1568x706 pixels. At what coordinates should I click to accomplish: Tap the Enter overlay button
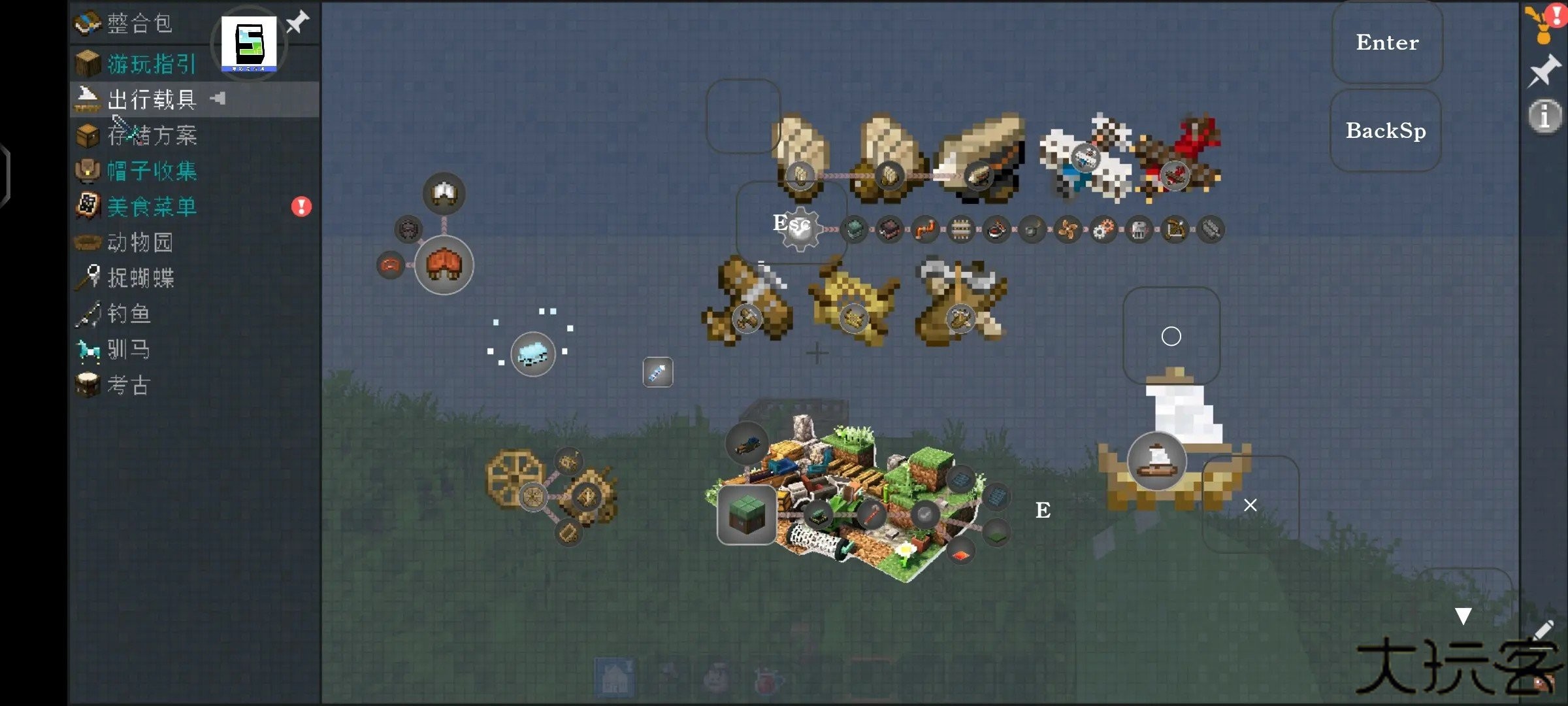coord(1387,42)
